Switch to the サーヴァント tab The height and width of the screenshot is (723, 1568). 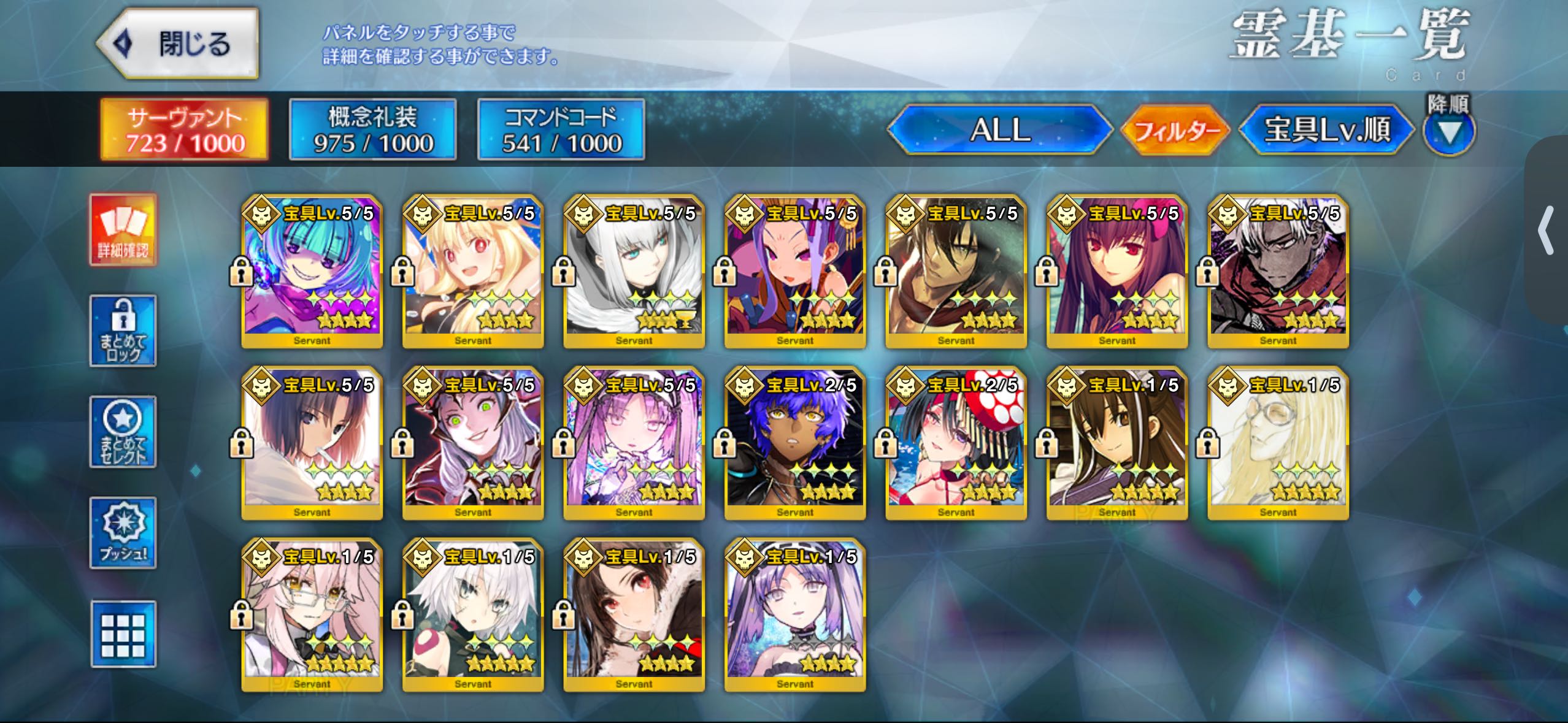(x=185, y=130)
